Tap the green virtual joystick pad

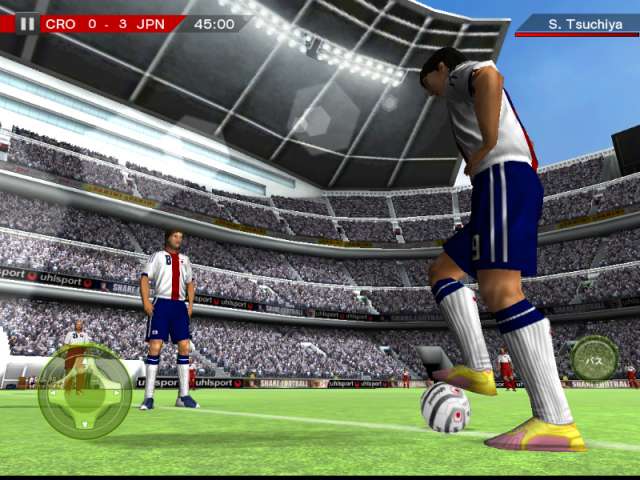coord(84,391)
